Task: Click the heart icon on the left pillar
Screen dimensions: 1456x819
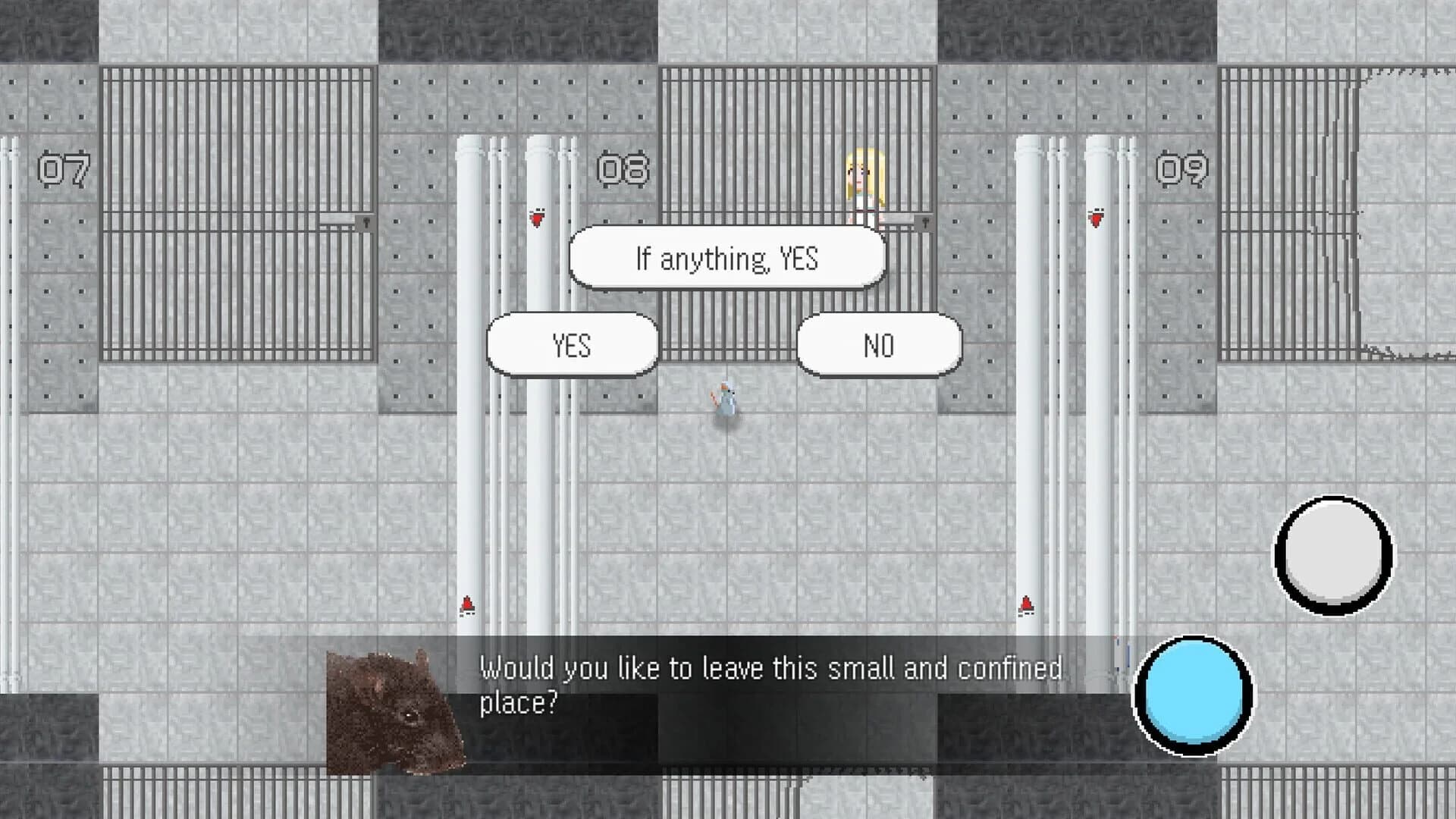Action: tap(538, 220)
